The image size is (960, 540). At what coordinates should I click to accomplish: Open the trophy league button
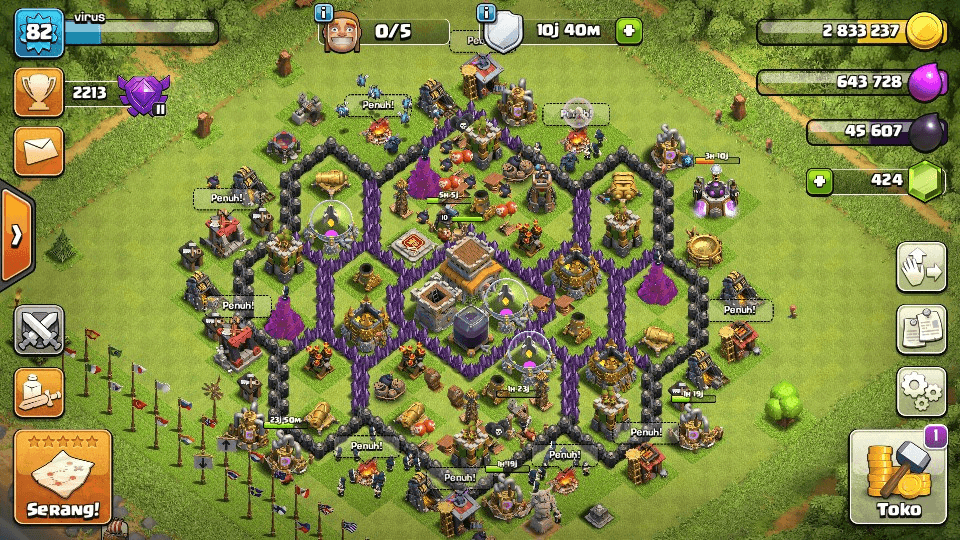point(39,94)
